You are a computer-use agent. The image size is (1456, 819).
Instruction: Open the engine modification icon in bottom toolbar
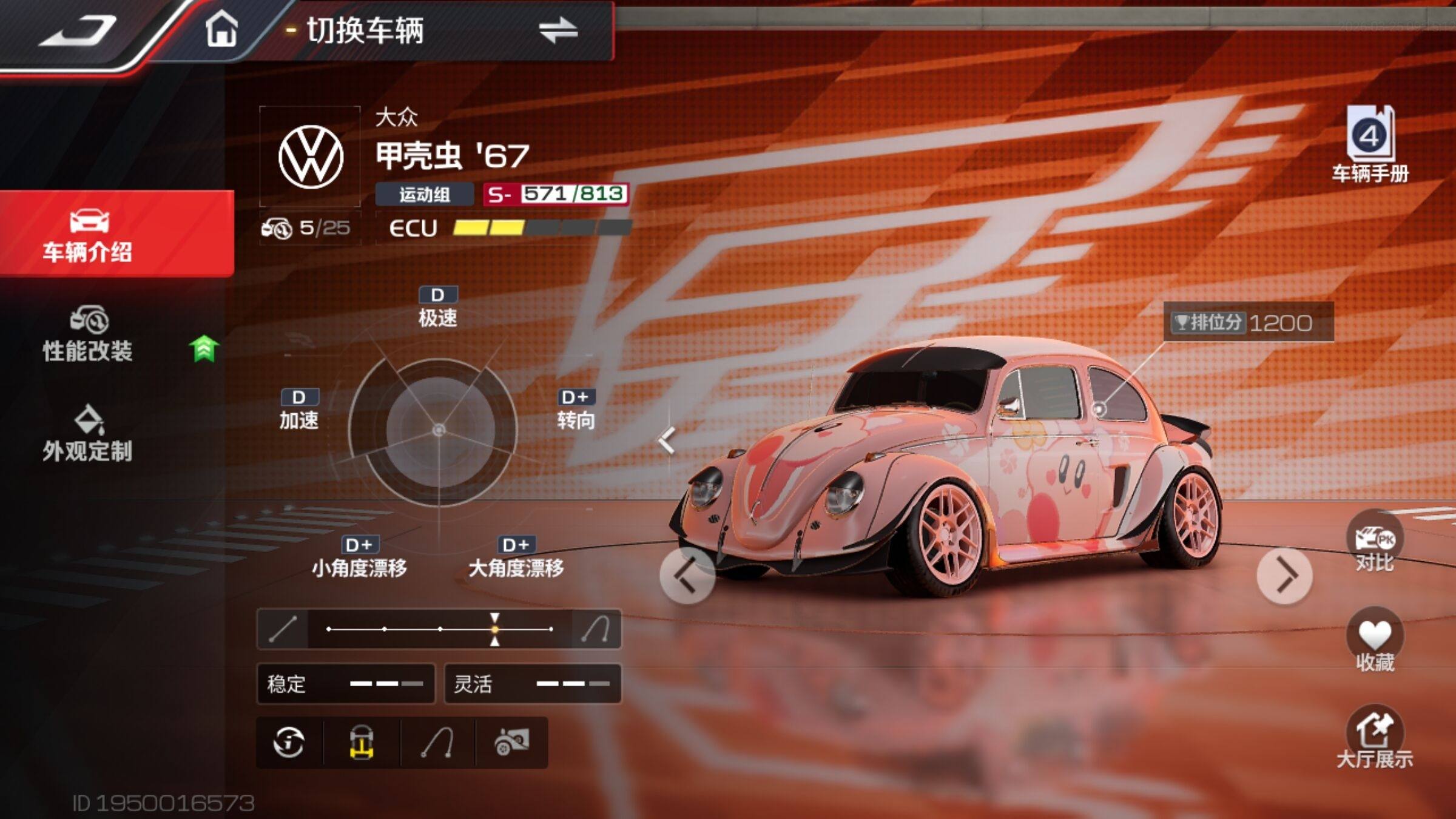pos(511,742)
